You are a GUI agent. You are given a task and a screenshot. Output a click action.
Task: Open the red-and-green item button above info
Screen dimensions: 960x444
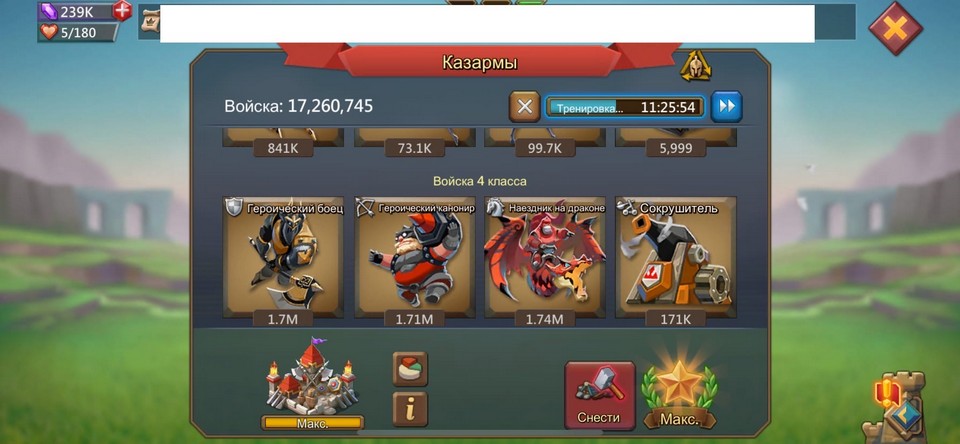[x=410, y=368]
